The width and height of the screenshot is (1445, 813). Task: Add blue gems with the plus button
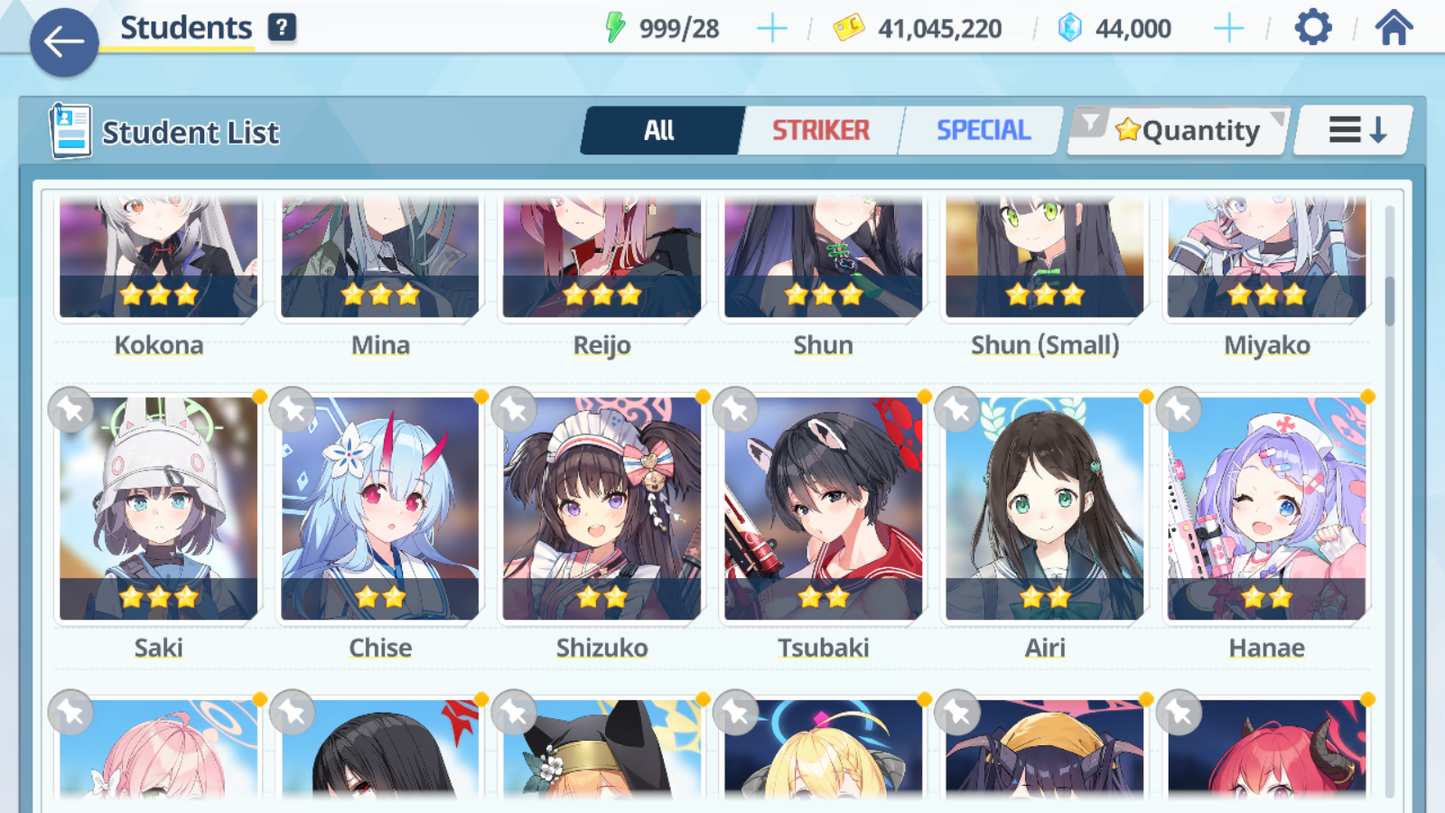(x=1228, y=29)
